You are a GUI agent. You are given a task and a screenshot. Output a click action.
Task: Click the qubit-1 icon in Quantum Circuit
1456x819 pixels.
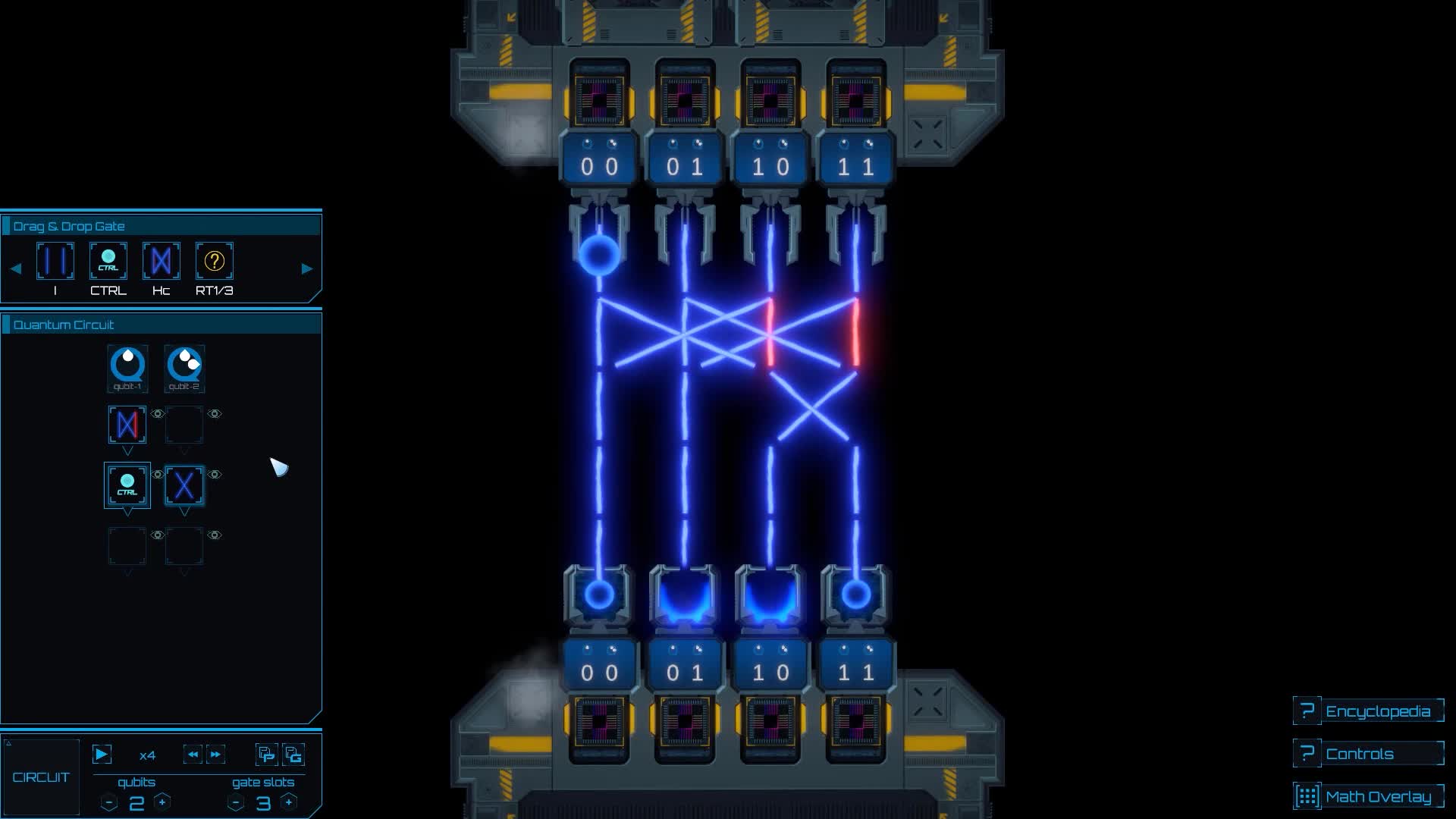click(x=127, y=368)
